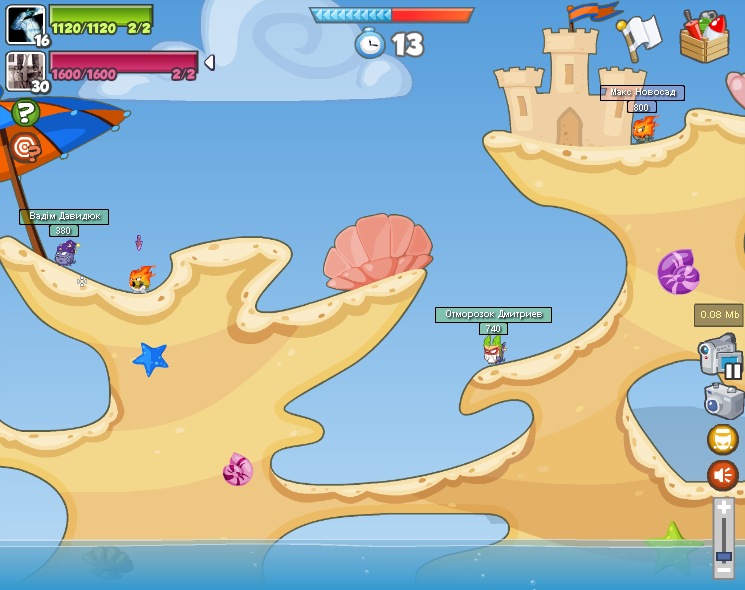Click the white arrow beside pink team bar
Image resolution: width=745 pixels, height=590 pixels.
pos(209,62)
